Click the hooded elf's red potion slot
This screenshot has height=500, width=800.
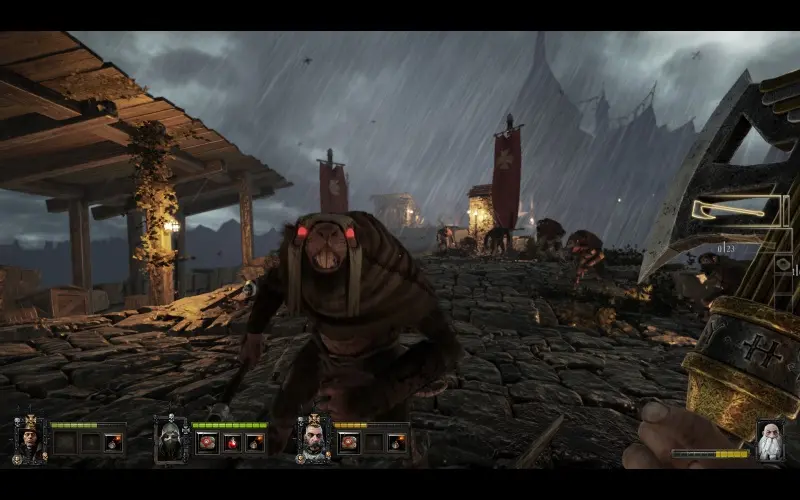[232, 442]
